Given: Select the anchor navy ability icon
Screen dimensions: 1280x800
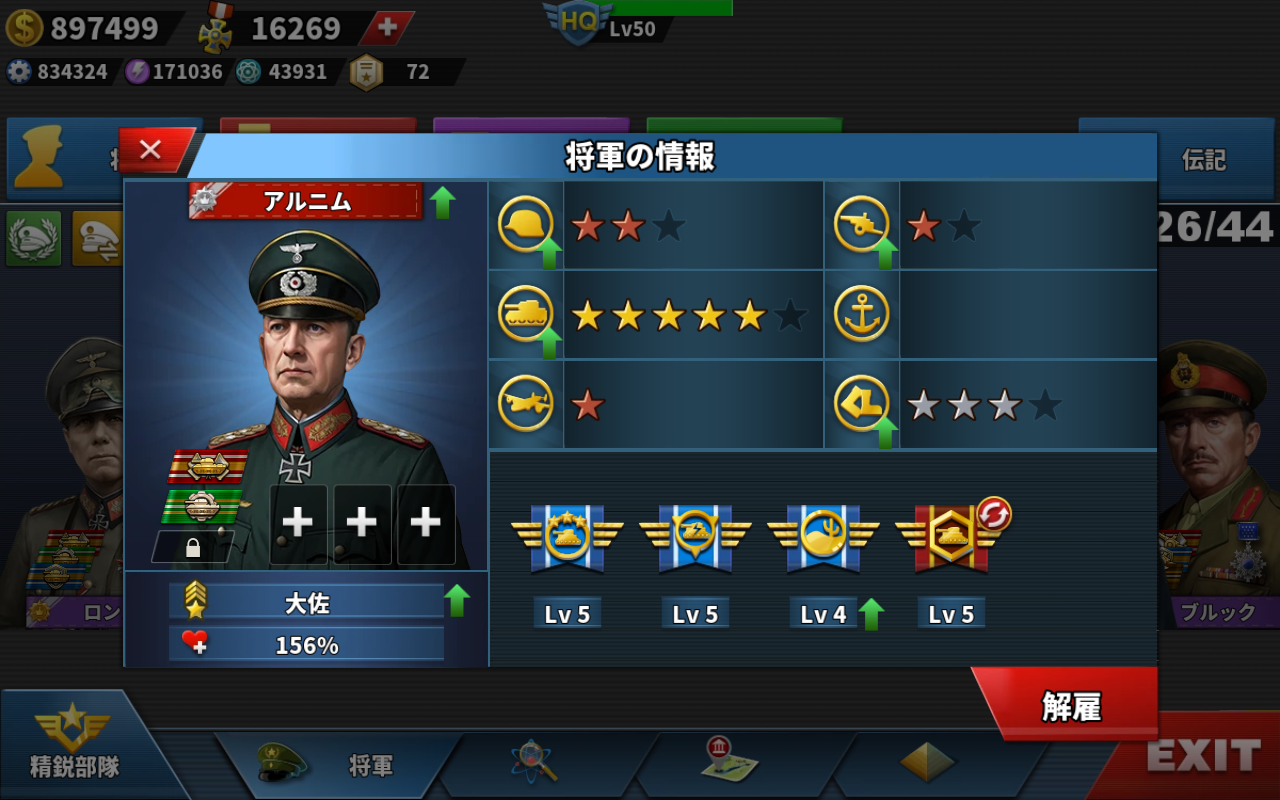Looking at the screenshot, I should [x=861, y=315].
